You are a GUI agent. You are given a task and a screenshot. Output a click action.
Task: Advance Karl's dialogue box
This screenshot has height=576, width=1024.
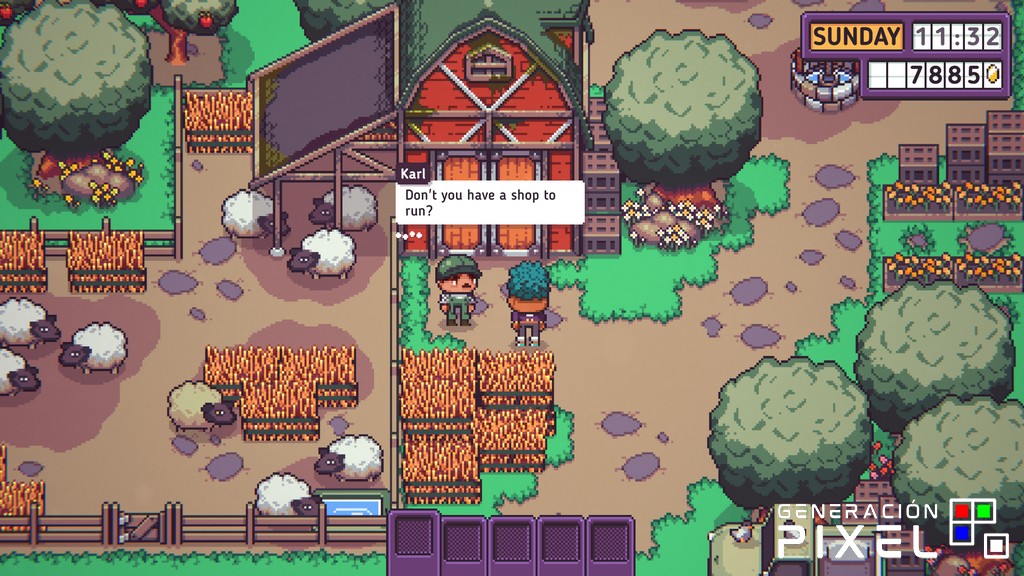click(x=489, y=203)
